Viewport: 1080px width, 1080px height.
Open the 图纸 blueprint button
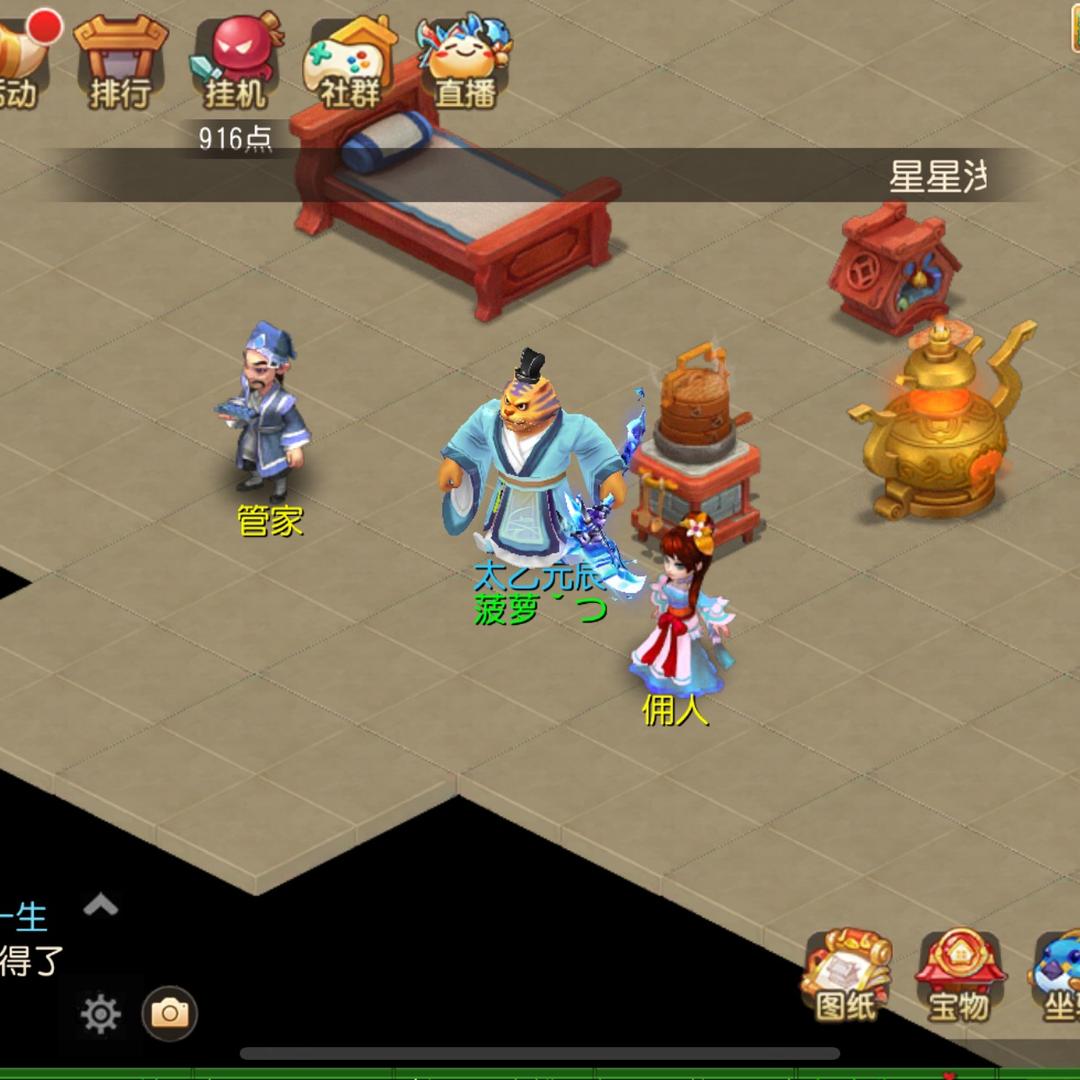coord(846,977)
